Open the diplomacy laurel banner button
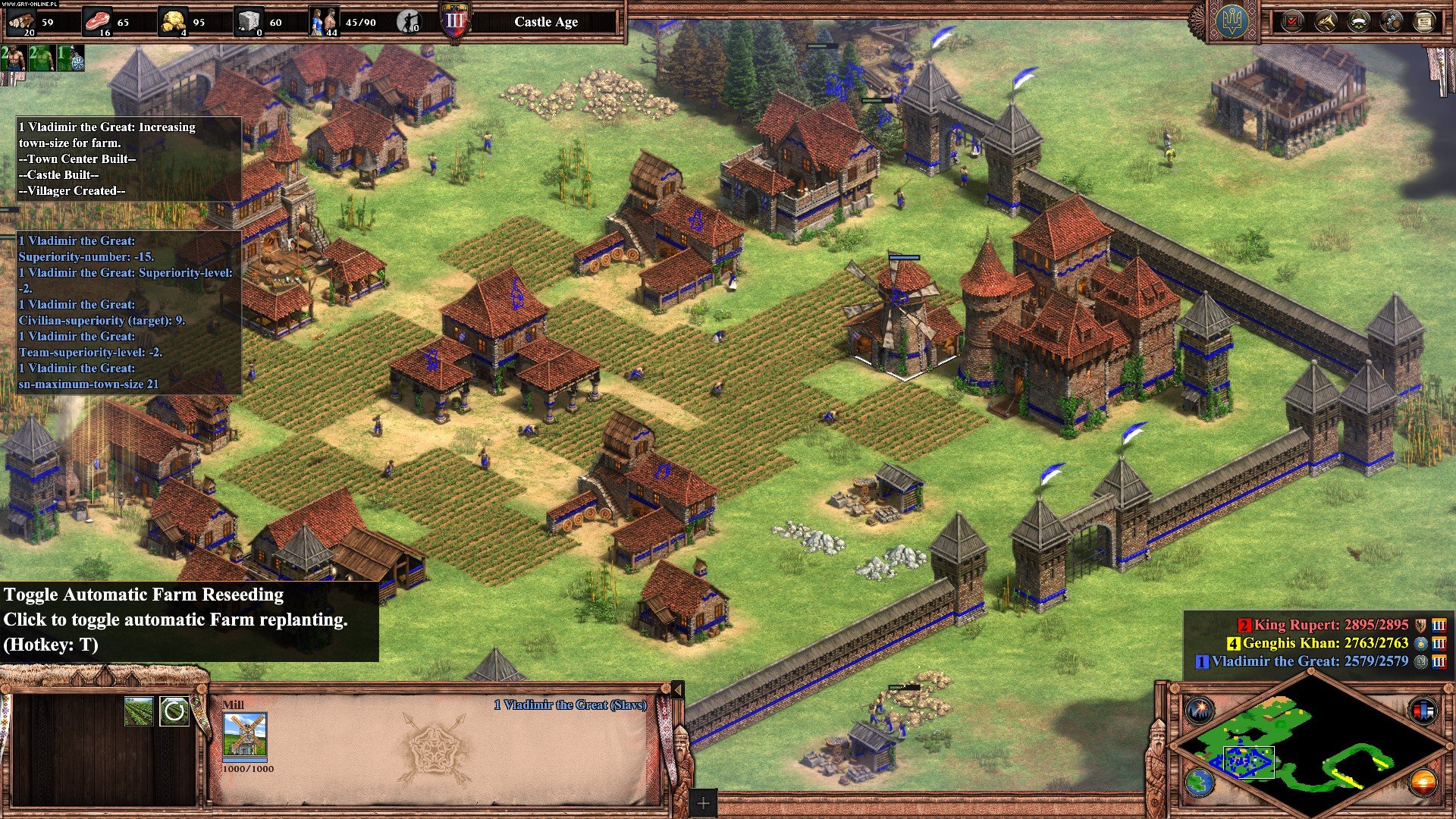1456x819 pixels. pos(1359,21)
